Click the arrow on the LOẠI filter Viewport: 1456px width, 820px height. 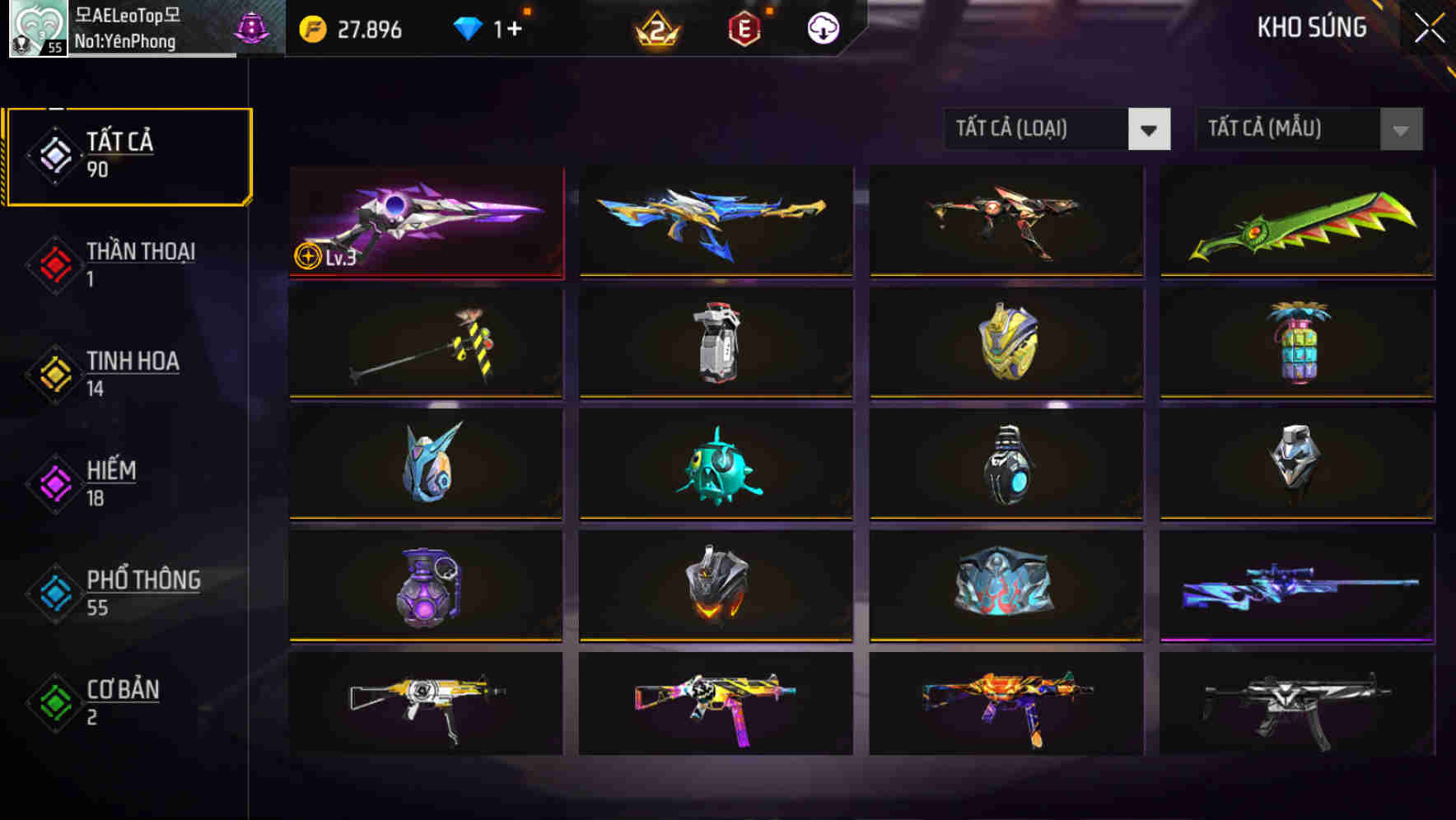pyautogui.click(x=1150, y=129)
